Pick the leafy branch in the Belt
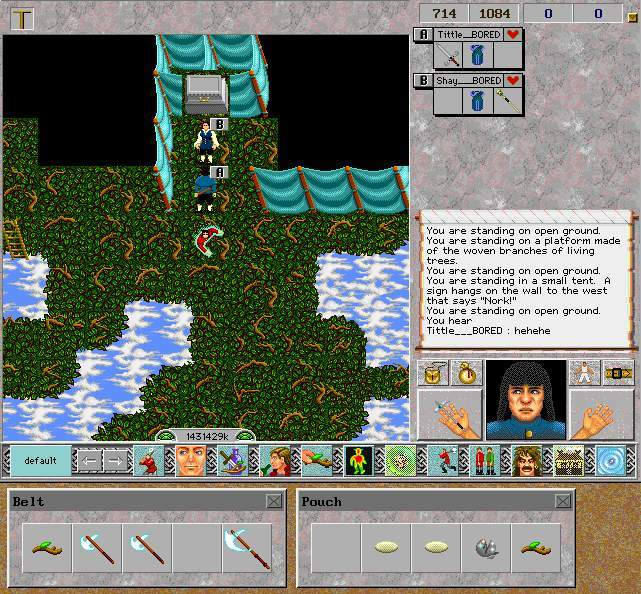The image size is (641, 594). [x=46, y=547]
